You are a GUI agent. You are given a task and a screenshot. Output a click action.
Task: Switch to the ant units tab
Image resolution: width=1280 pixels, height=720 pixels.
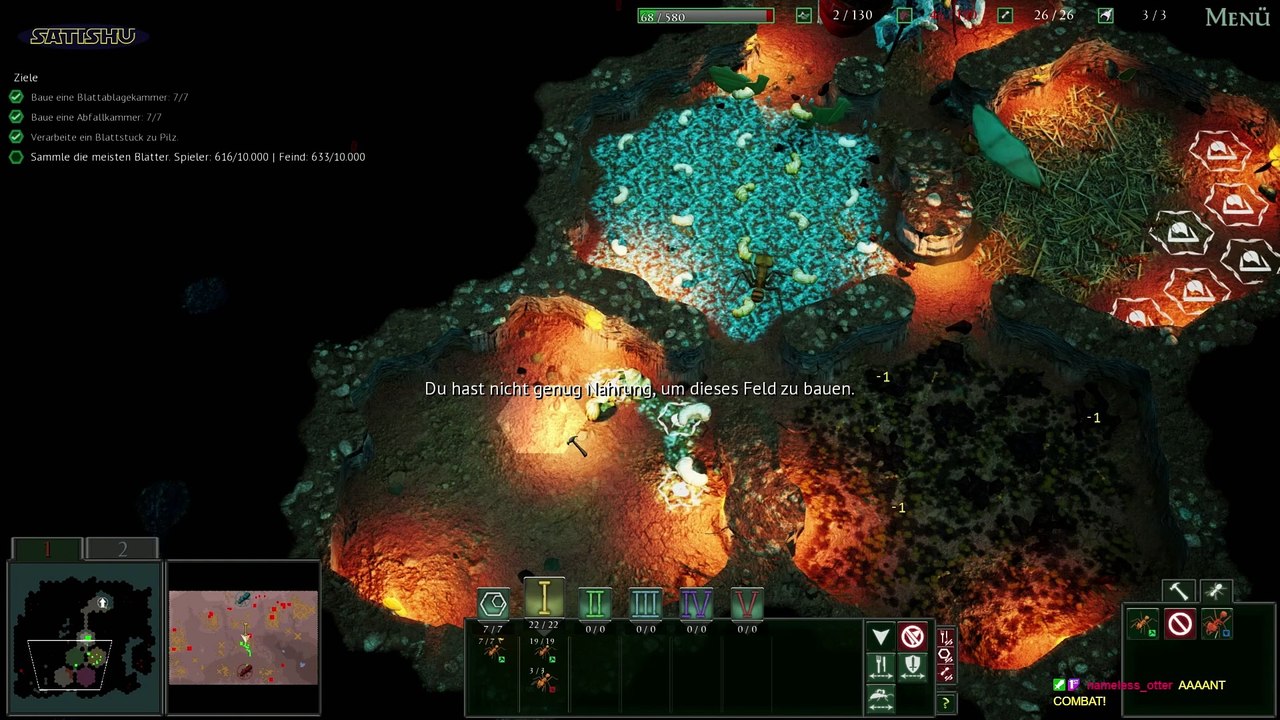point(1216,592)
